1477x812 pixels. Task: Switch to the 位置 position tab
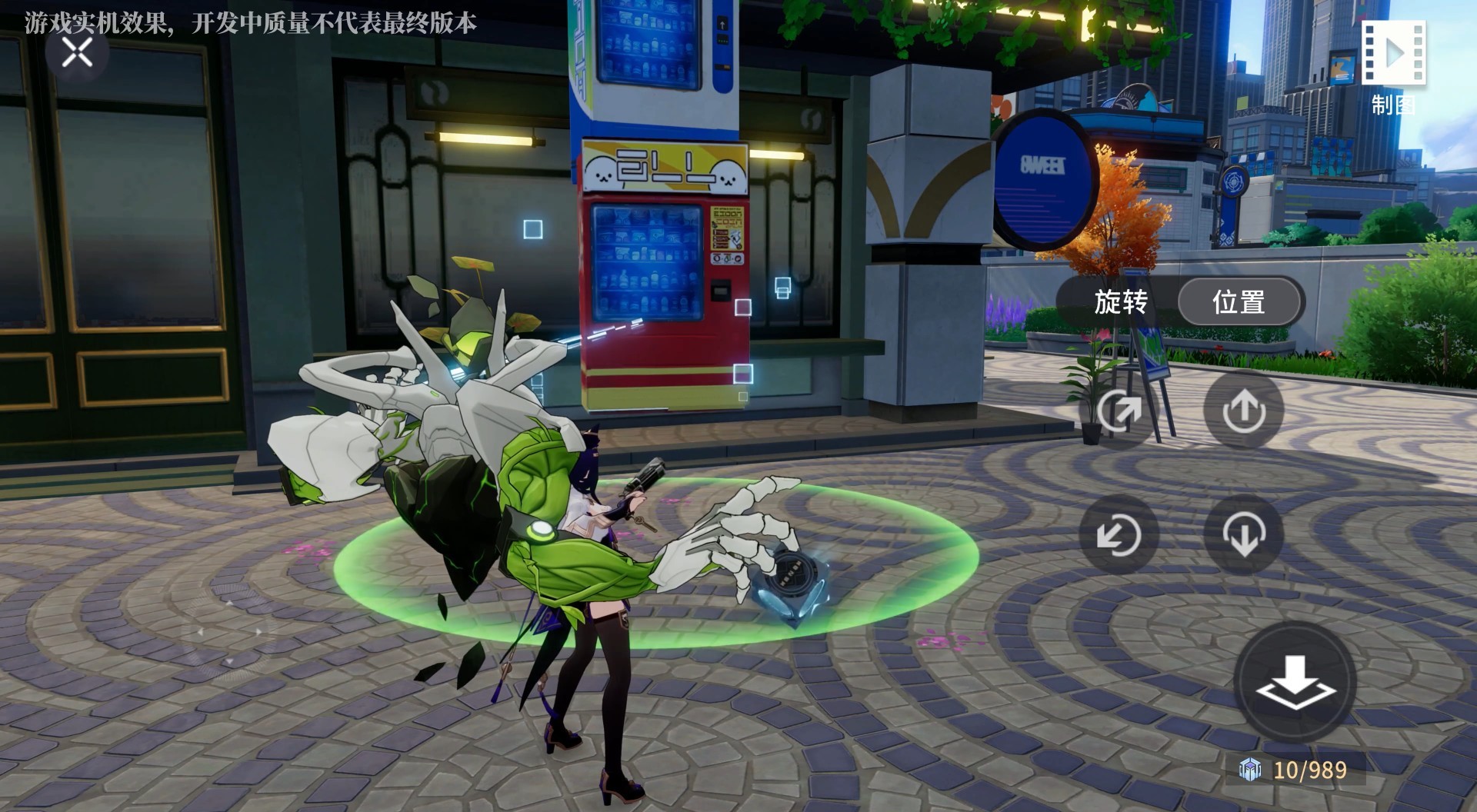pyautogui.click(x=1239, y=302)
